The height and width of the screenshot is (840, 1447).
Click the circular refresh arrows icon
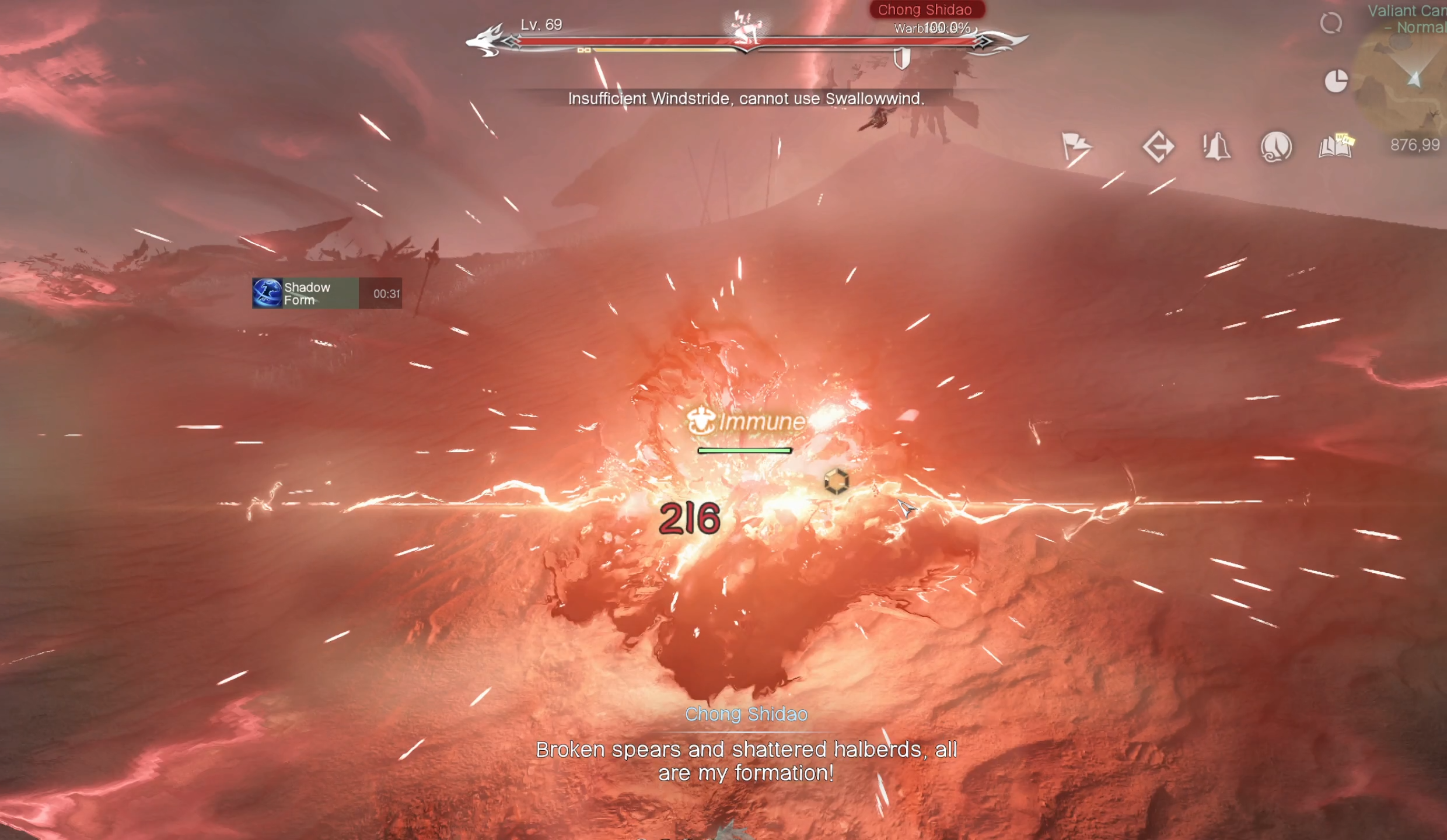tap(1331, 23)
